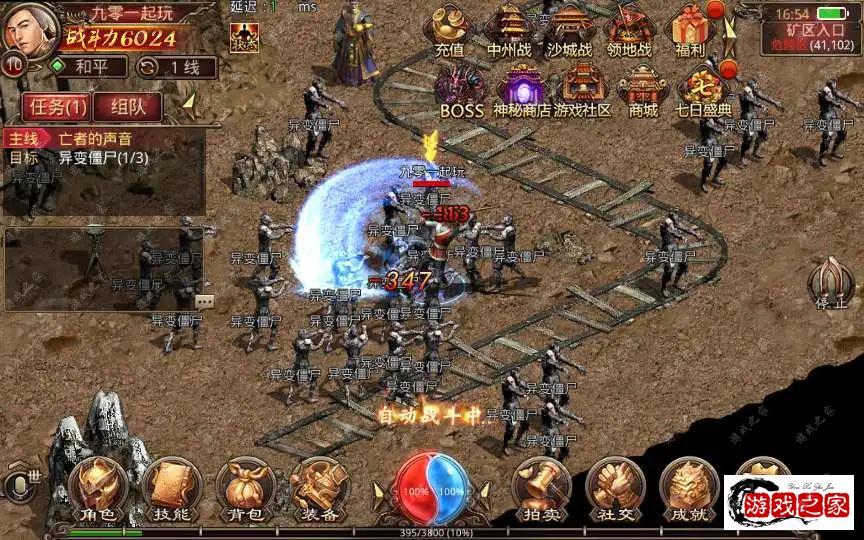Switch to the 组队 team tab
The image size is (864, 540).
(132, 106)
